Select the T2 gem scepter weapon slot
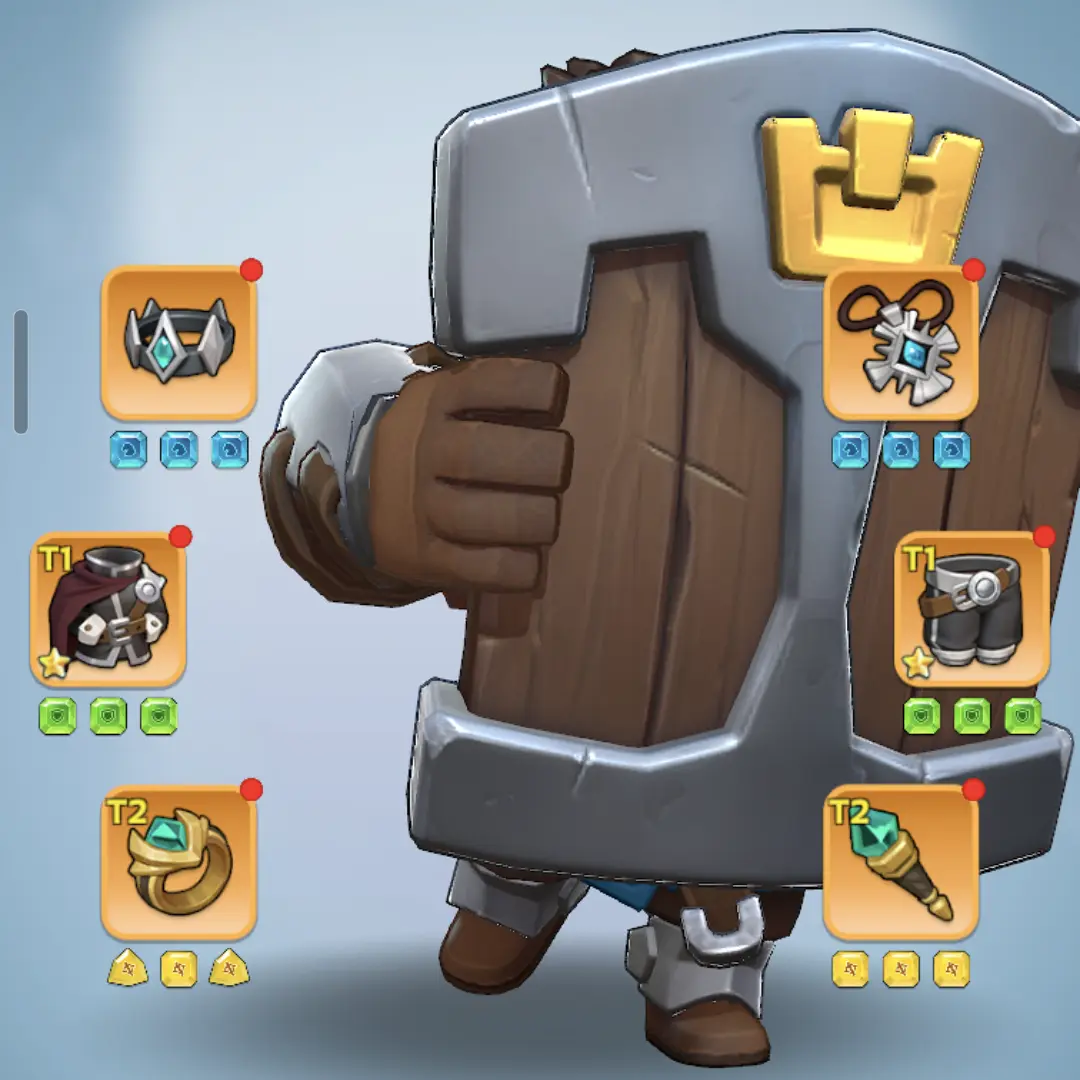 tap(900, 862)
